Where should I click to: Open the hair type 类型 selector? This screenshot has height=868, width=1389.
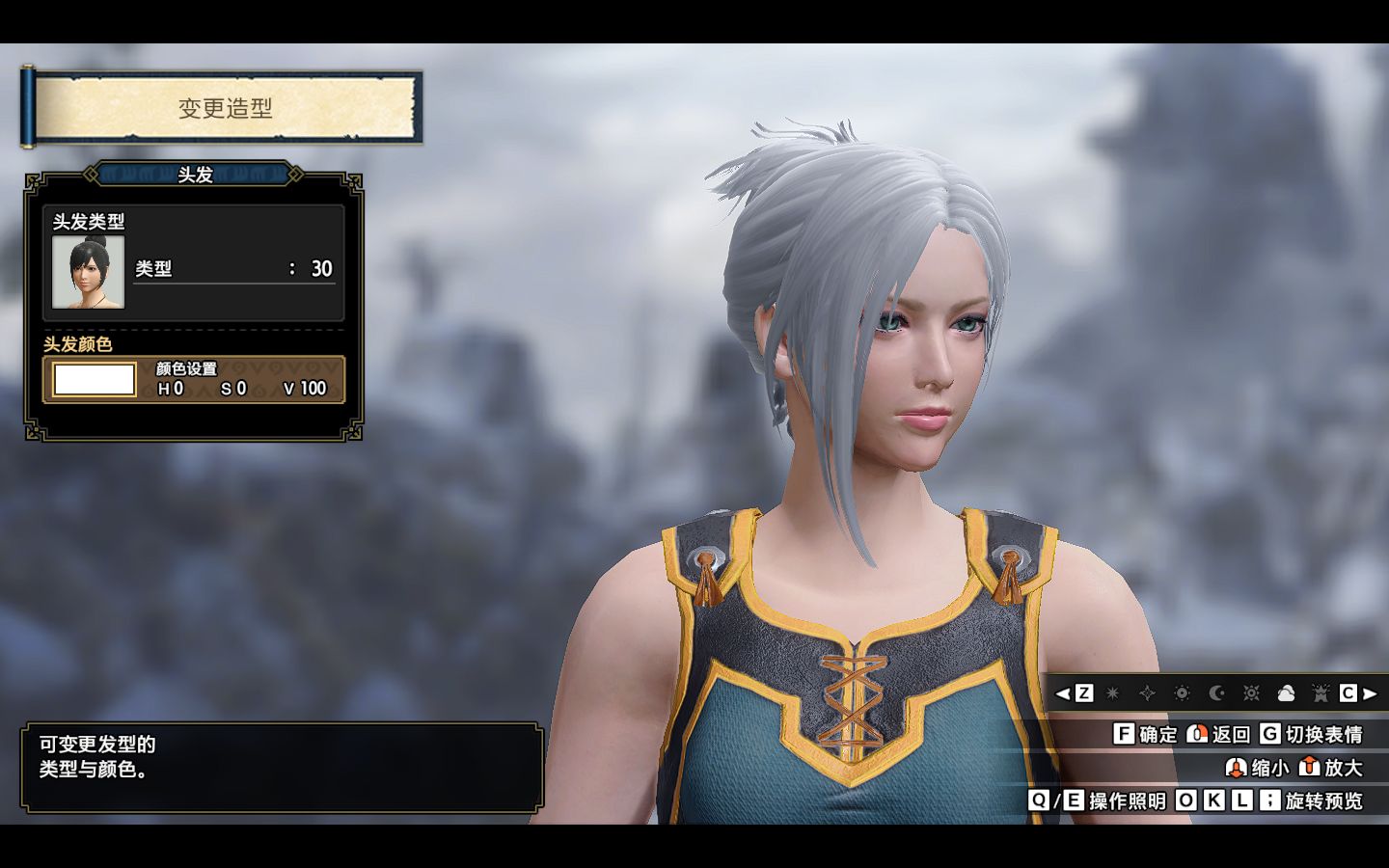231,268
